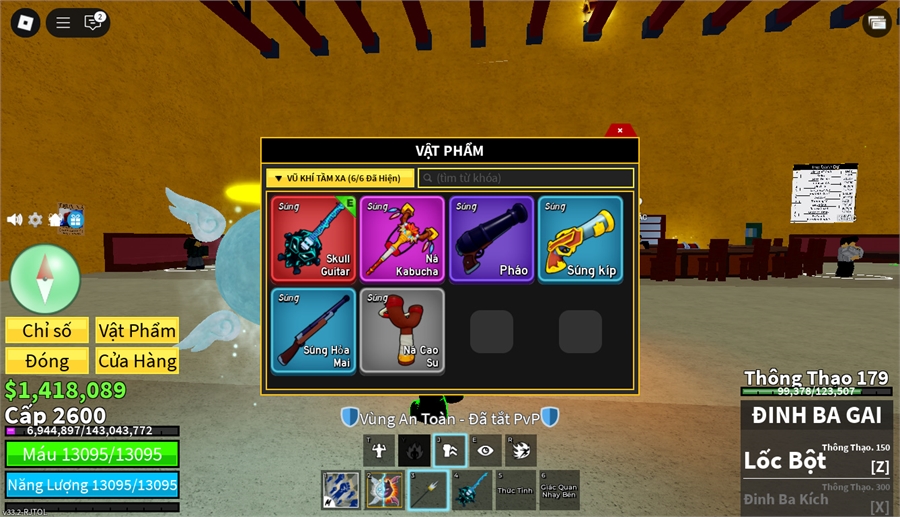
Task: Choose the Ná Kabucha slingshot
Action: [402, 239]
